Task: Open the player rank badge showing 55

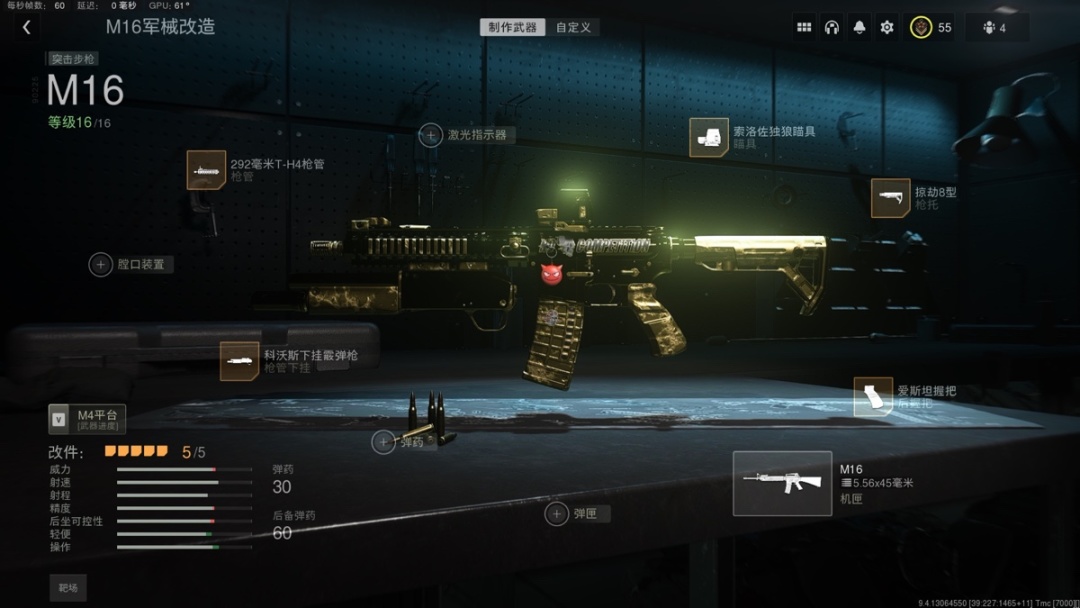Action: click(931, 28)
